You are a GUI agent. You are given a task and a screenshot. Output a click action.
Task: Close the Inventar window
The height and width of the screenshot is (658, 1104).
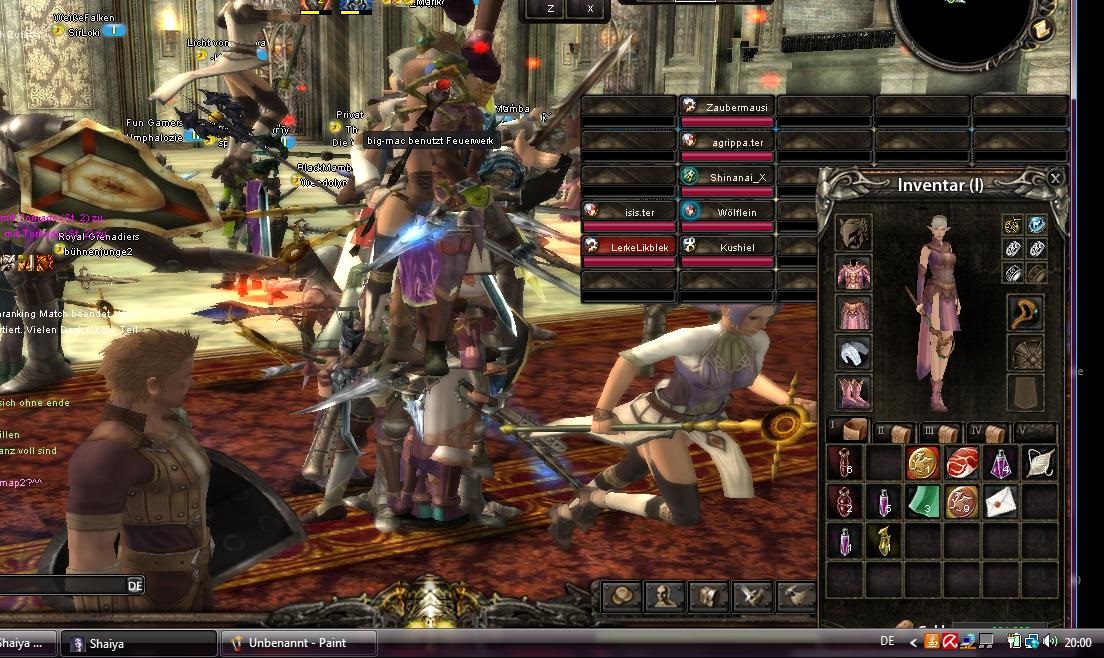pos(1055,179)
